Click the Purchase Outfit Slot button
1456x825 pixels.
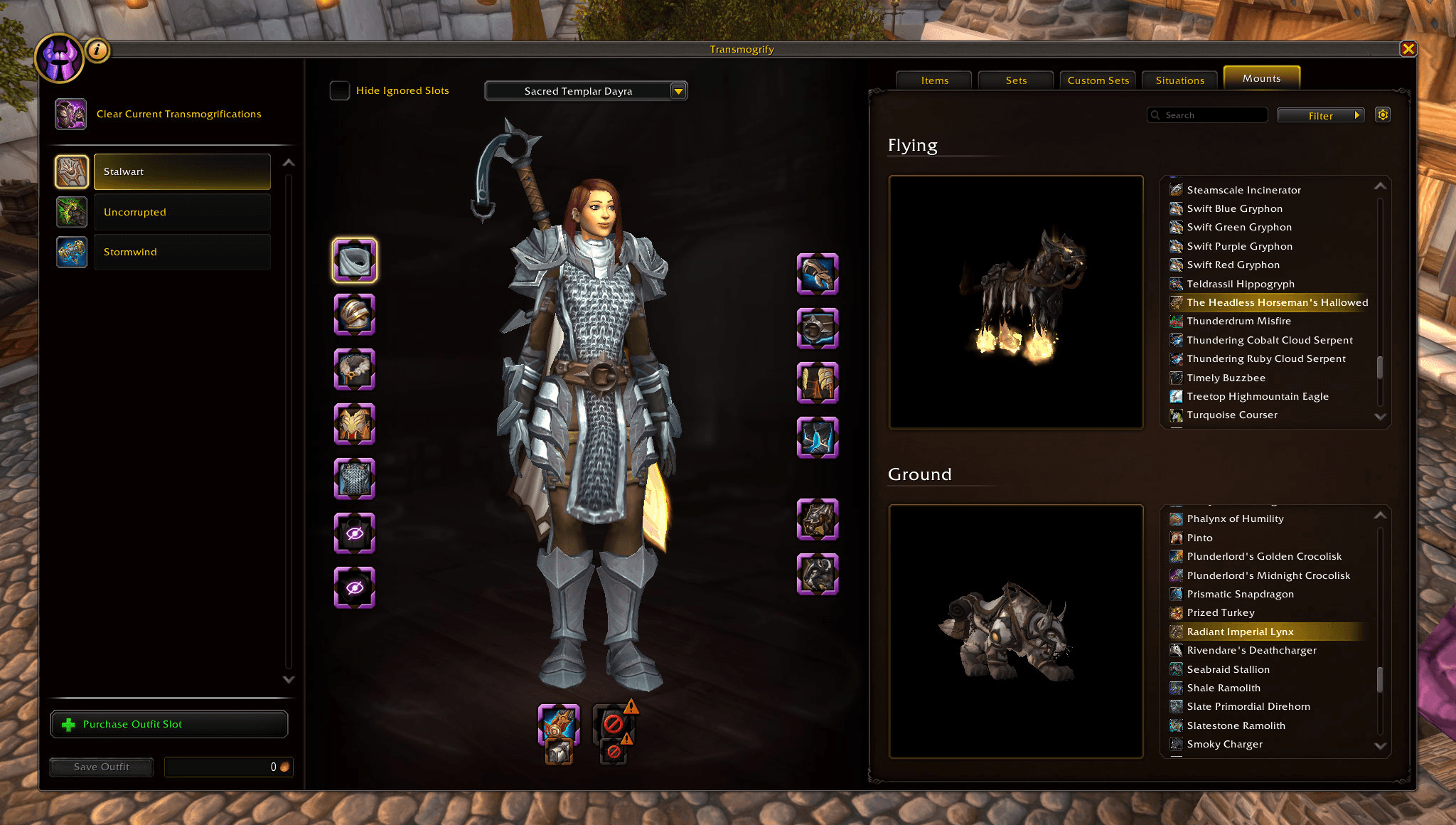click(168, 724)
